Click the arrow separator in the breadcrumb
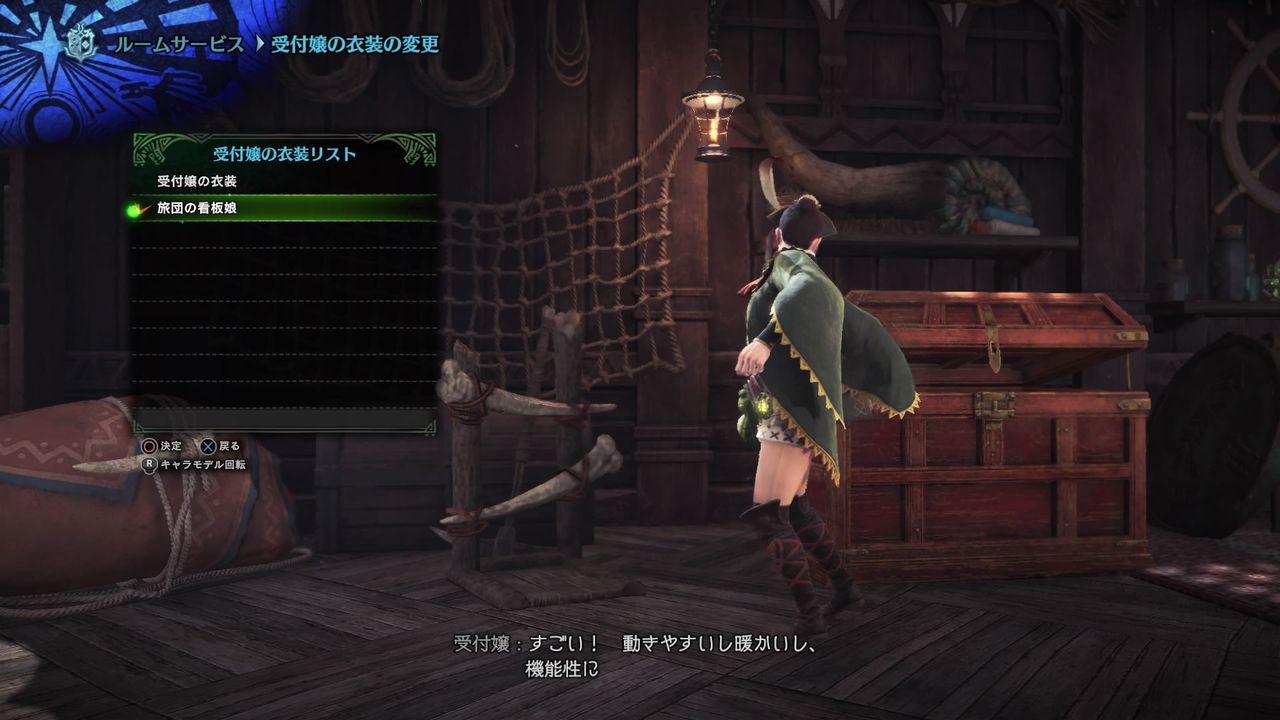This screenshot has height=720, width=1280. [259, 44]
